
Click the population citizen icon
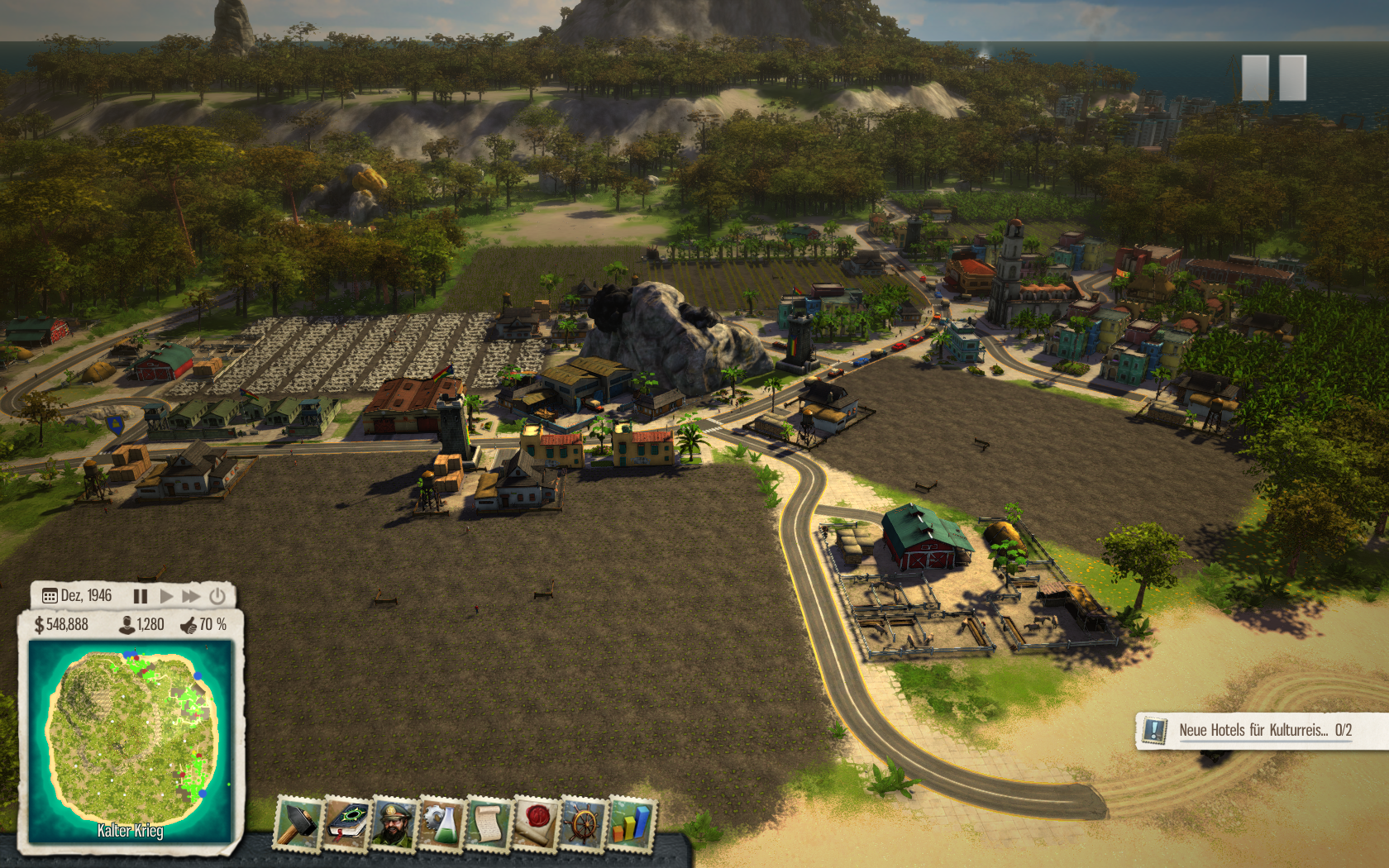(127, 625)
